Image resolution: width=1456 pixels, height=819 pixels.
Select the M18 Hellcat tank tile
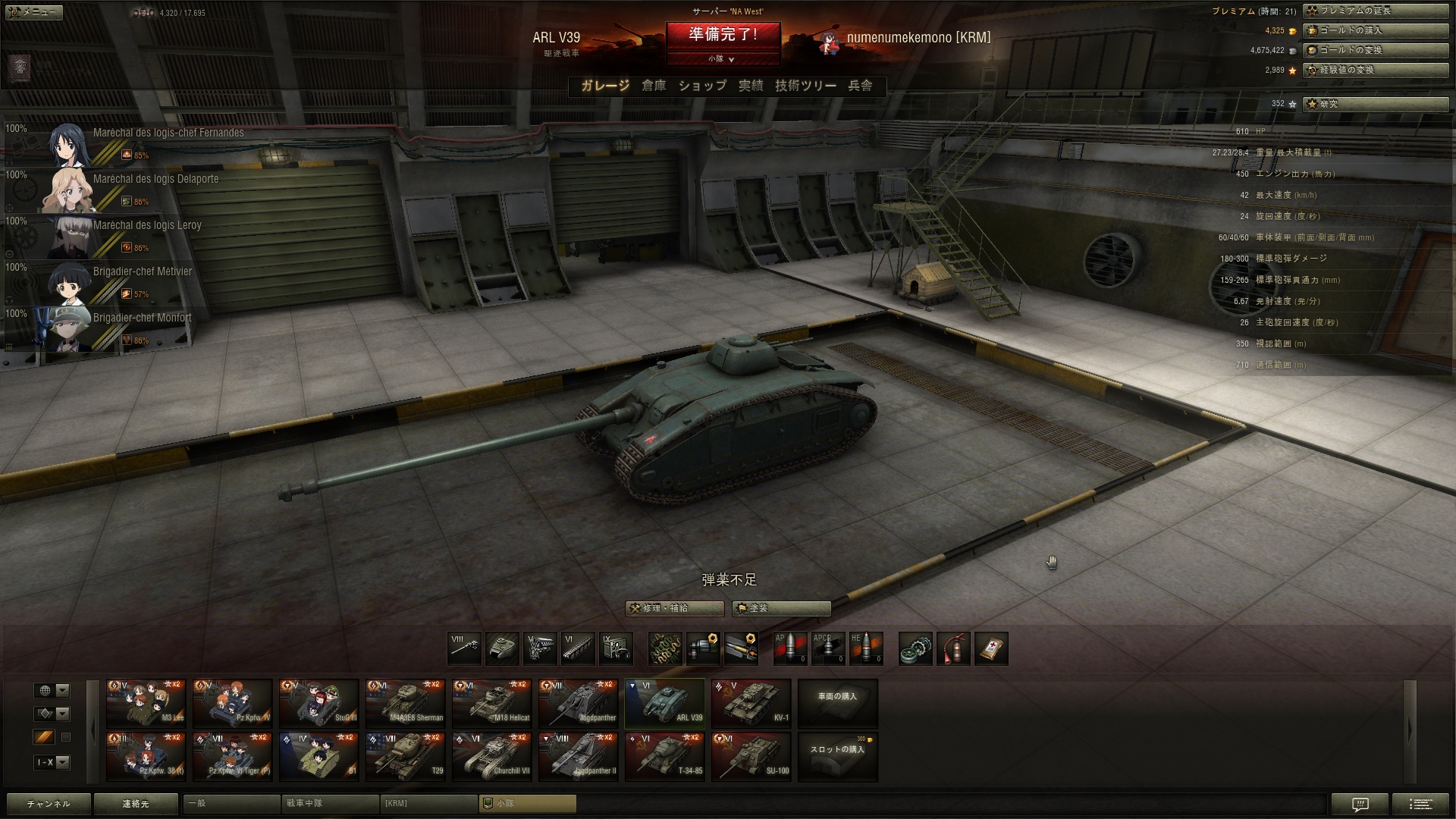[491, 703]
